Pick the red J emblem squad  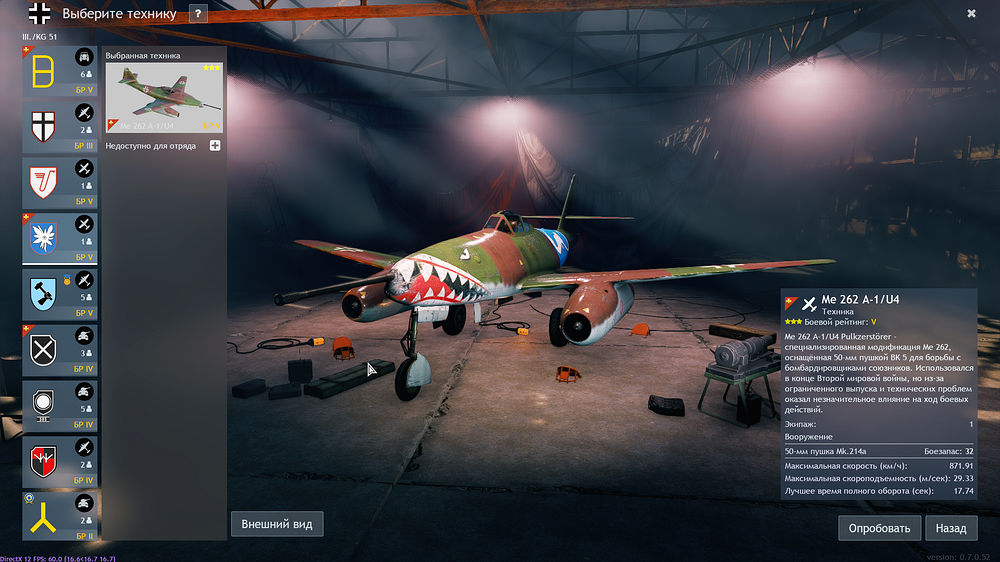pos(60,182)
